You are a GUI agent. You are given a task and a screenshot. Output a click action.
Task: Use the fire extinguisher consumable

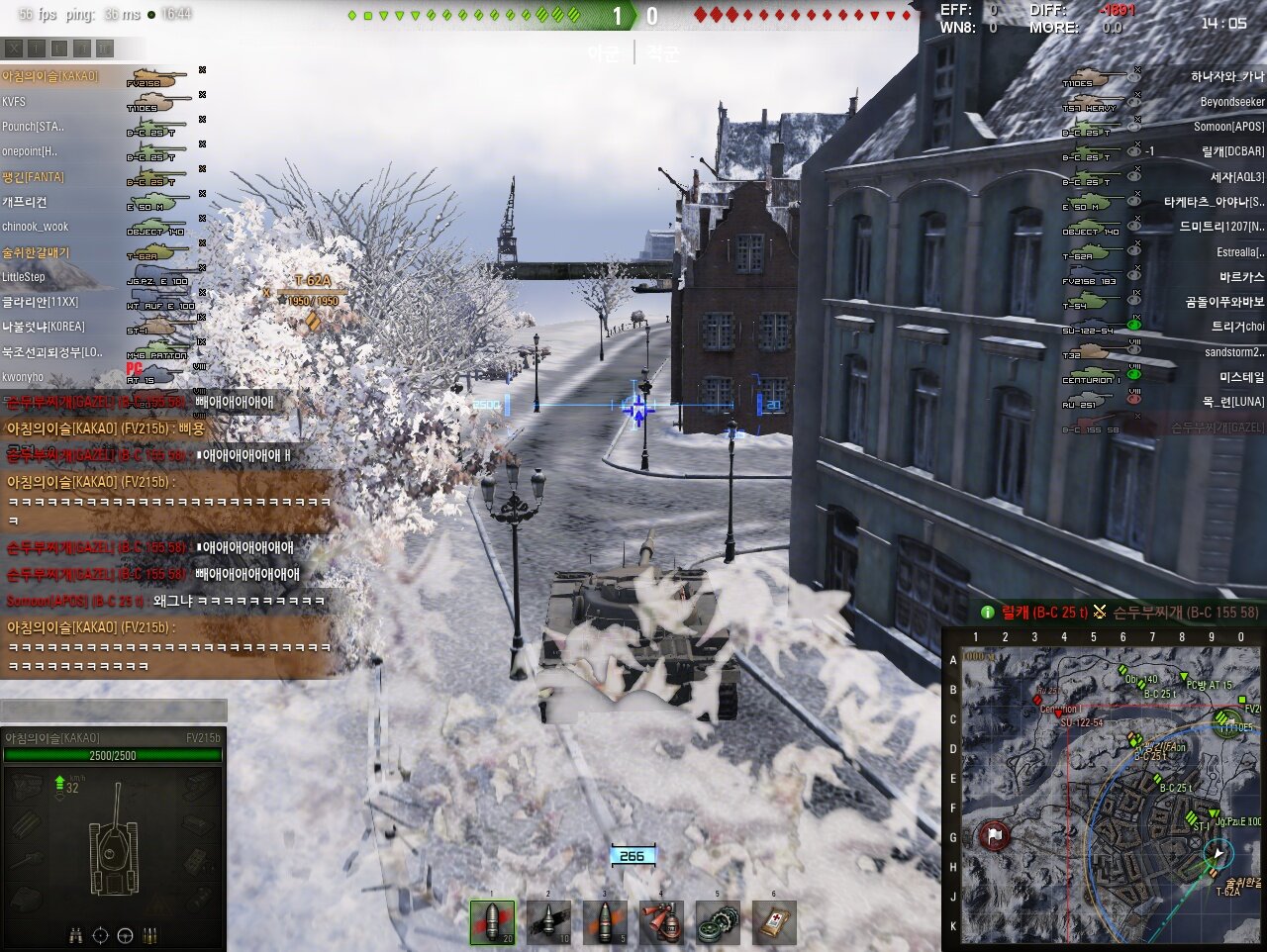661,922
